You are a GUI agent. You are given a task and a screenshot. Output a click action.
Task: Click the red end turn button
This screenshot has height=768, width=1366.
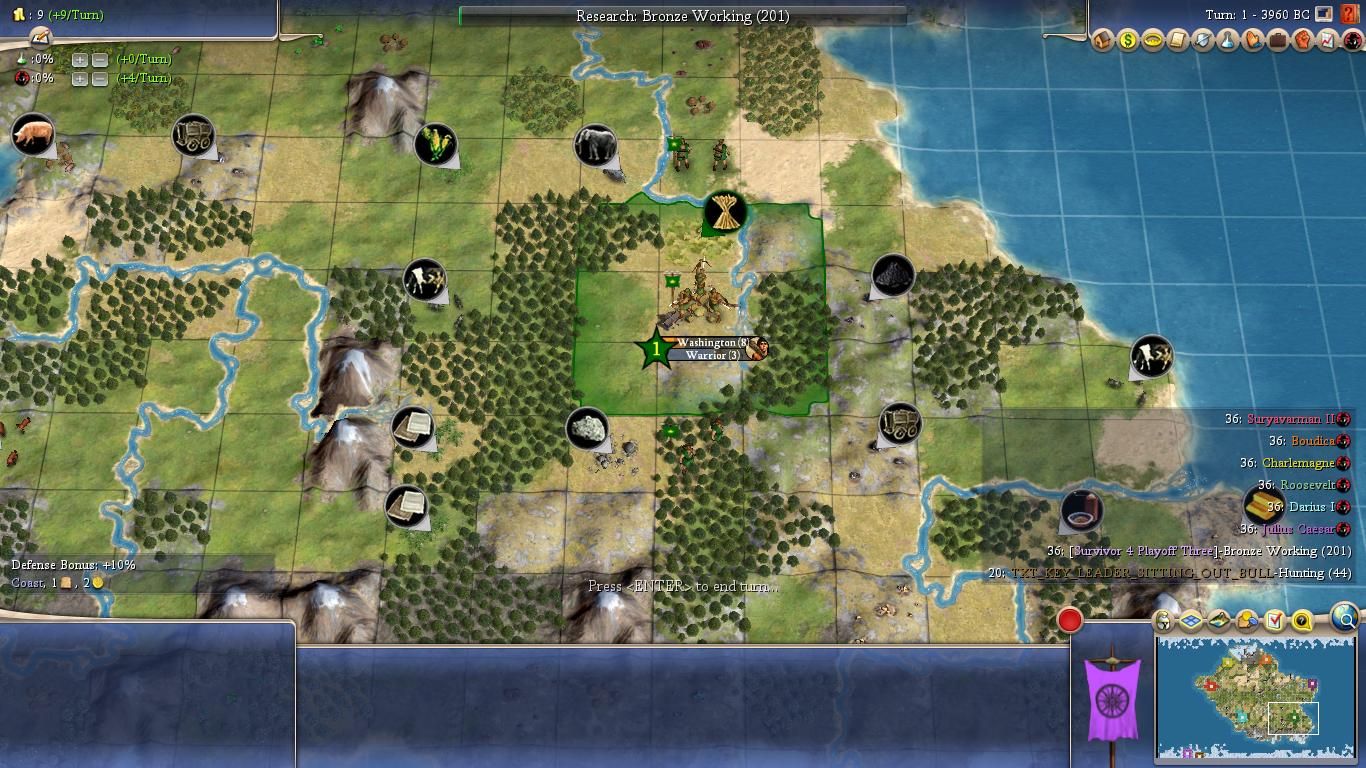[1069, 620]
